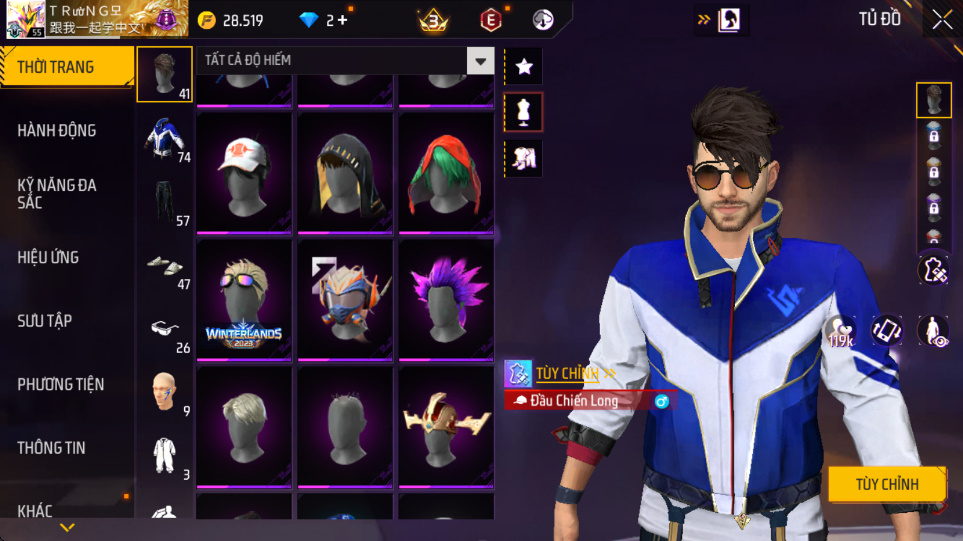Viewport: 963px width, 541px height.
Task: Open the sunglasses accessory category
Action: pyautogui.click(x=164, y=328)
